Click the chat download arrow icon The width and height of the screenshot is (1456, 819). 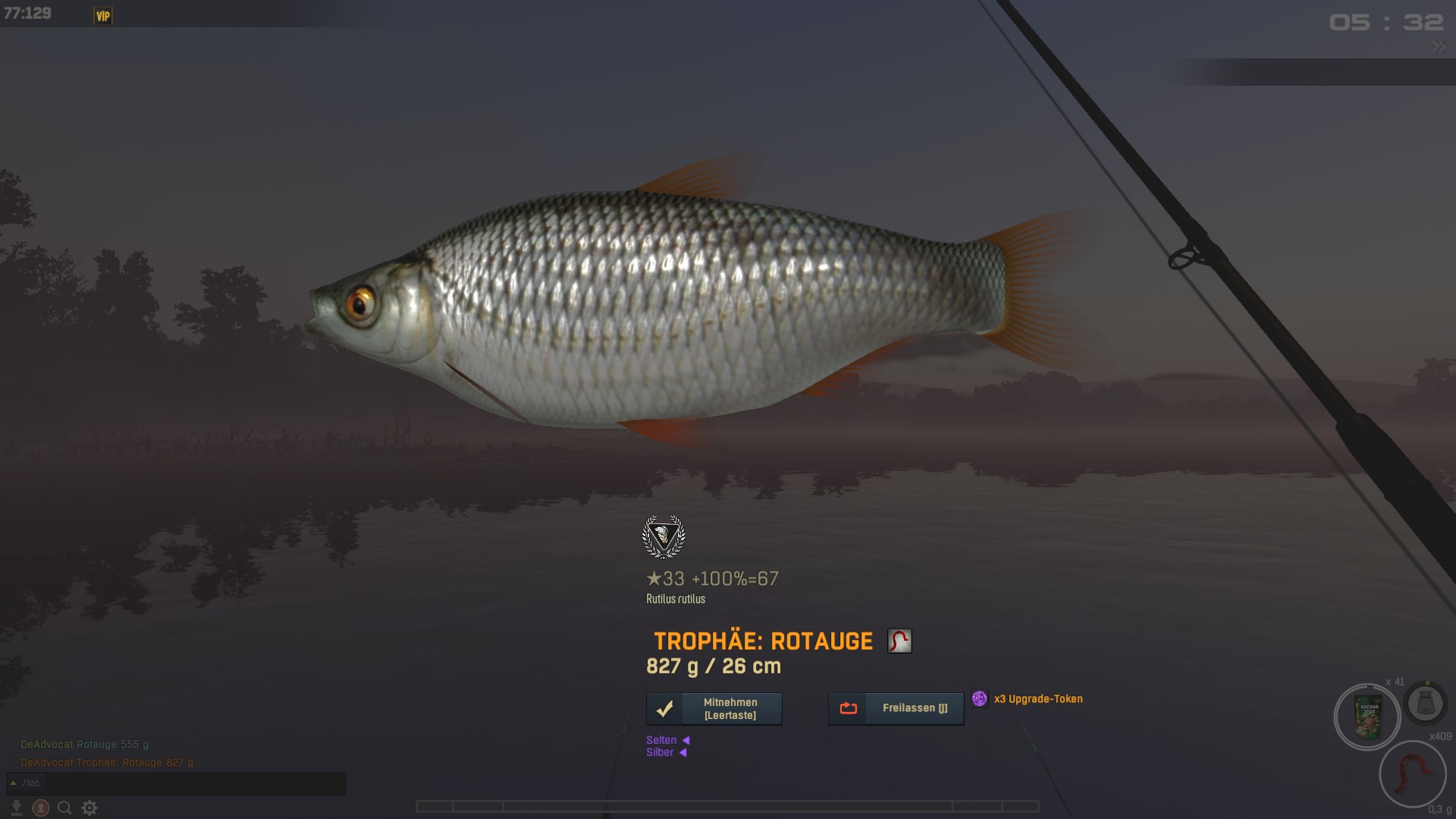(x=16, y=808)
